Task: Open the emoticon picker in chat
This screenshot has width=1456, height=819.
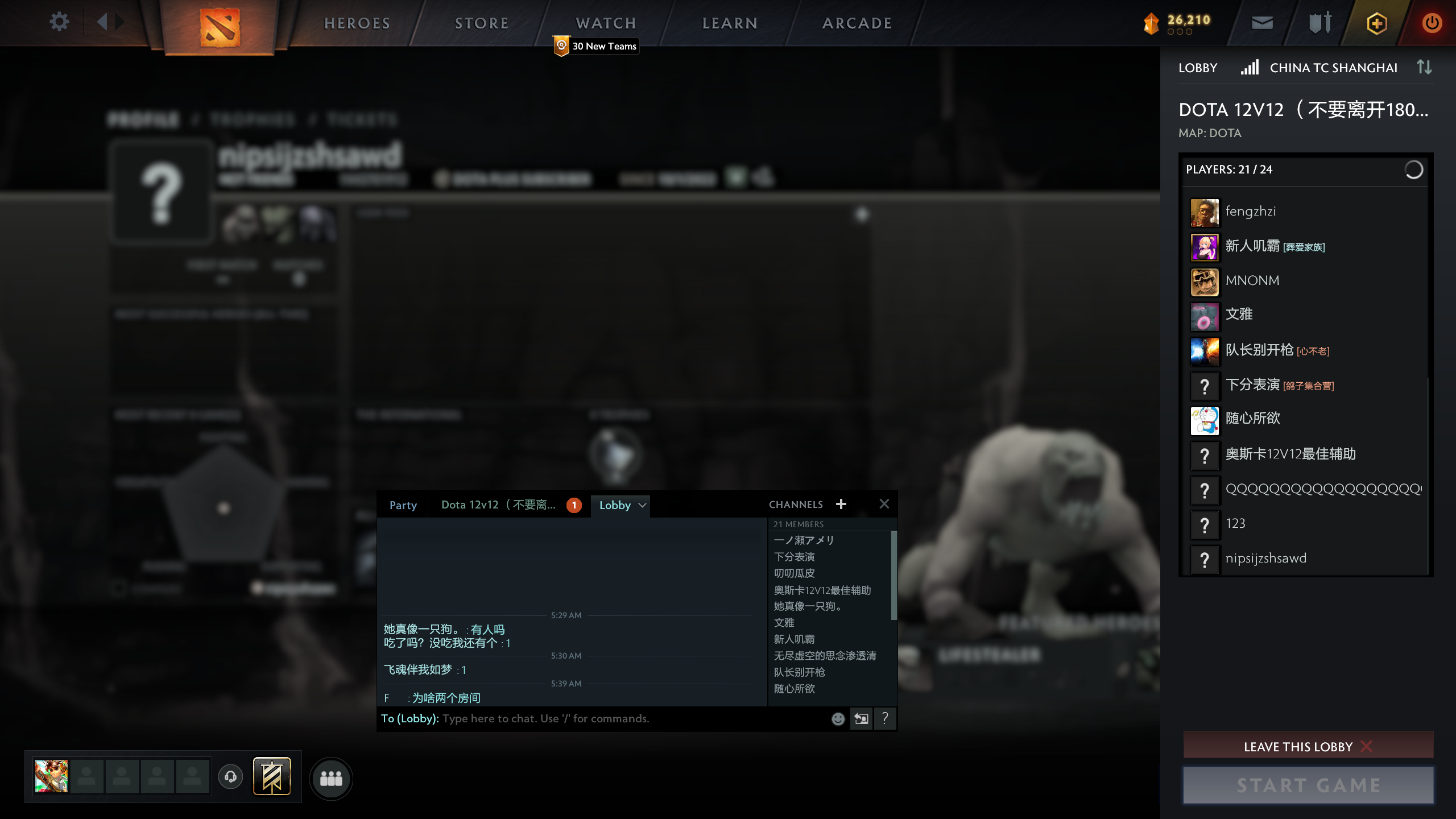Action: coord(837,718)
